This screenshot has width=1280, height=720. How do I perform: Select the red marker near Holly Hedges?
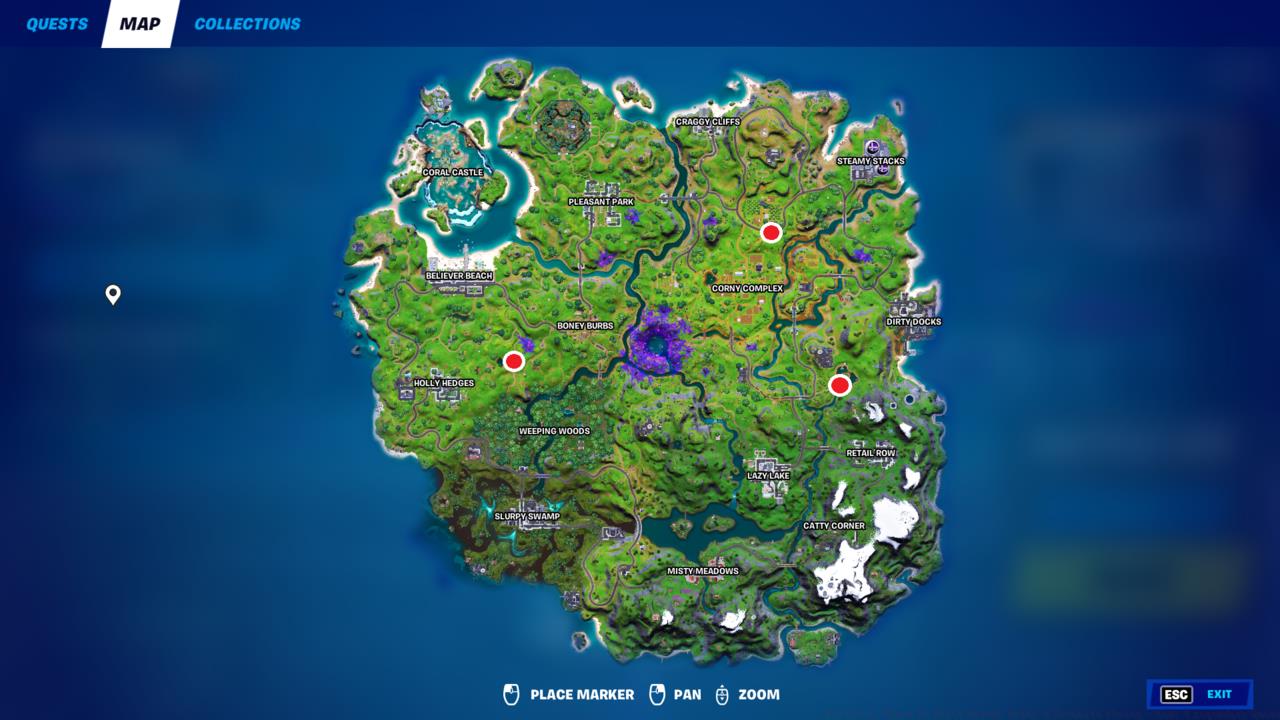point(514,360)
